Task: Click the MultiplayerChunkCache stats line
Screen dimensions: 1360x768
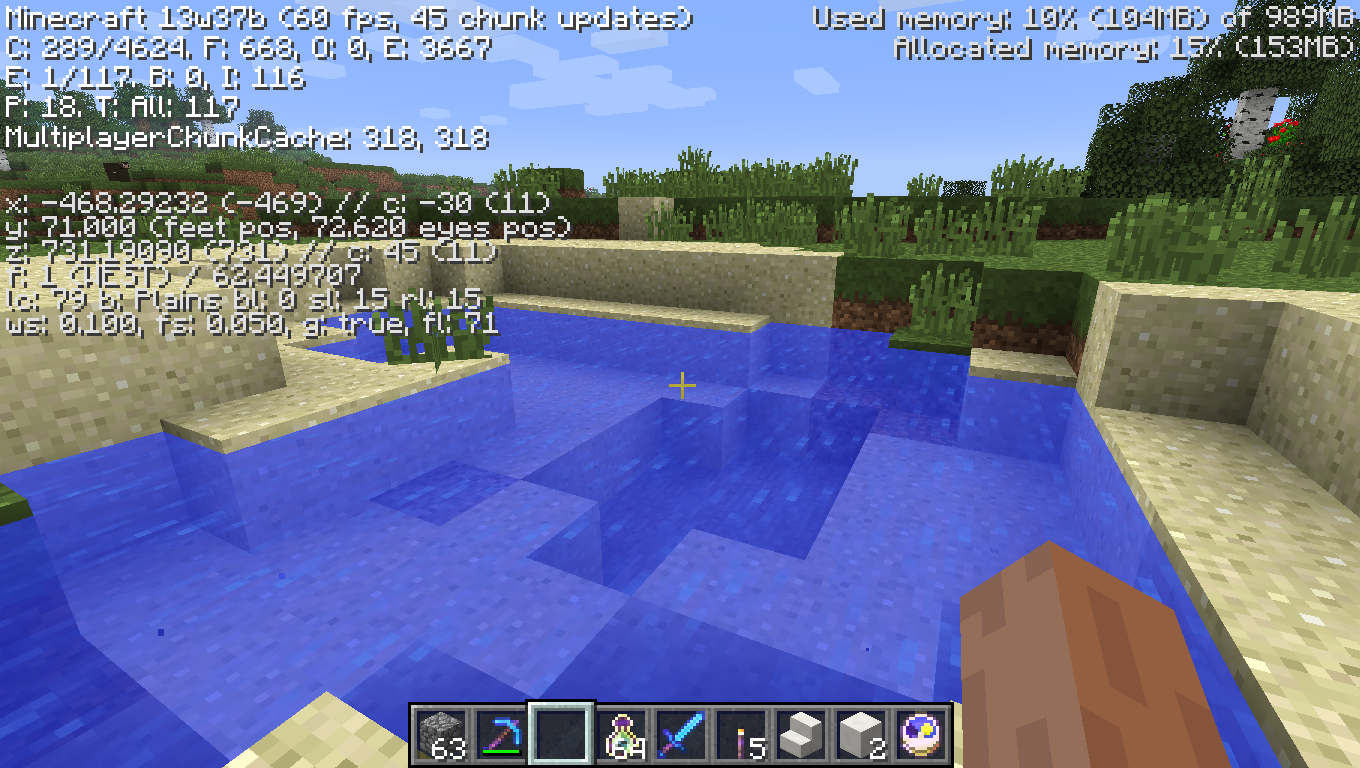Action: pyautogui.click(x=245, y=141)
